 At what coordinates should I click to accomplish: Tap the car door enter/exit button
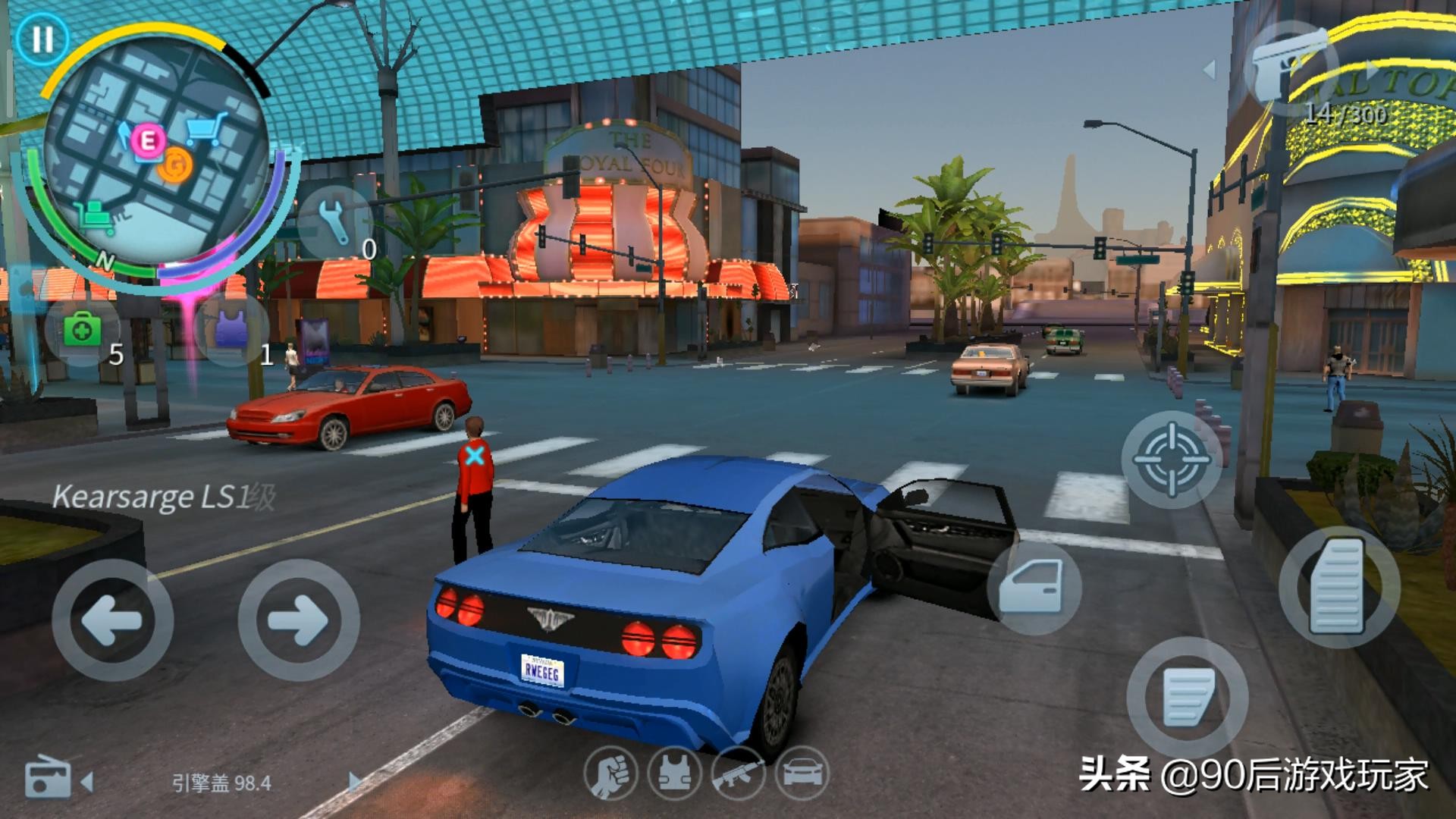click(1033, 587)
